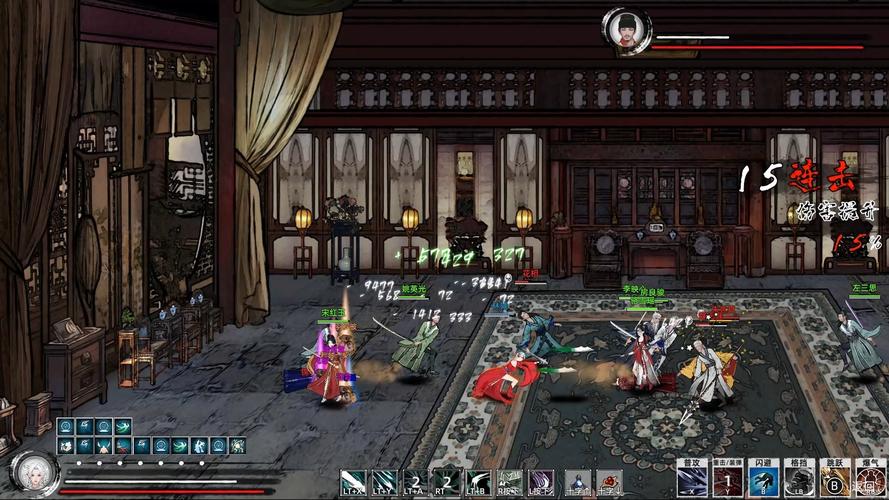Screen dimensions: 889x500
Task: Use the blue figure D-pad item
Action: tap(578, 483)
